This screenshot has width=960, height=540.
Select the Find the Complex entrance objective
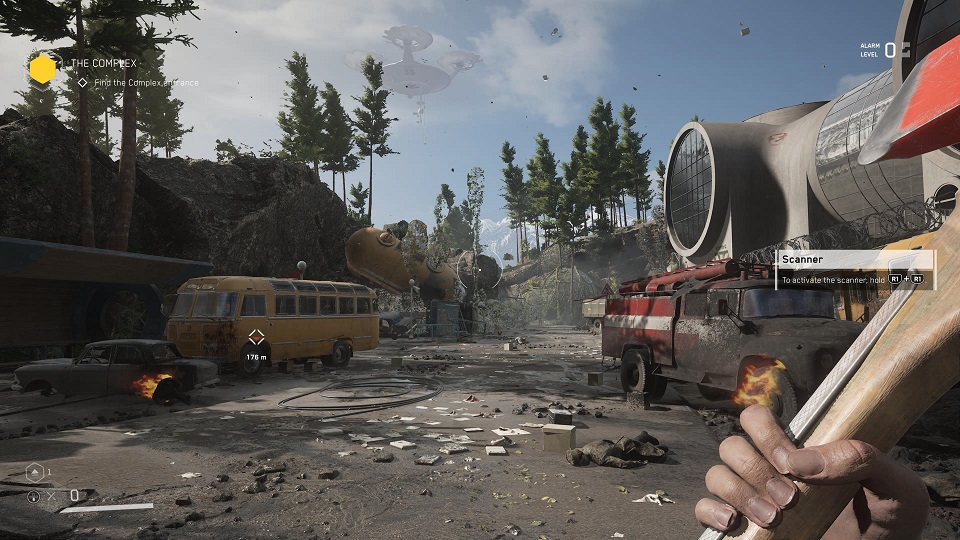click(x=140, y=83)
